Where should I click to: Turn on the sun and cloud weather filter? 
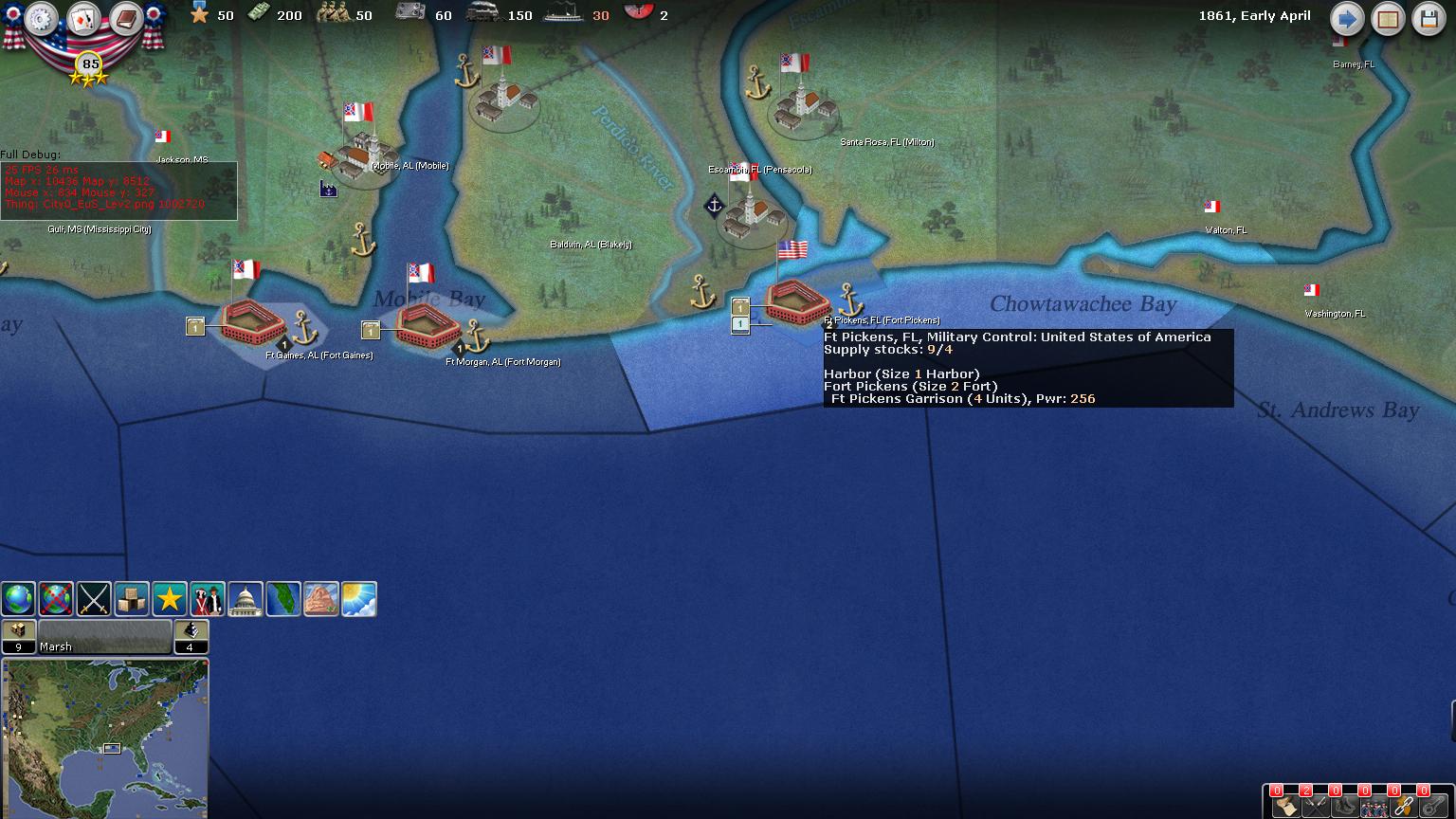click(359, 599)
